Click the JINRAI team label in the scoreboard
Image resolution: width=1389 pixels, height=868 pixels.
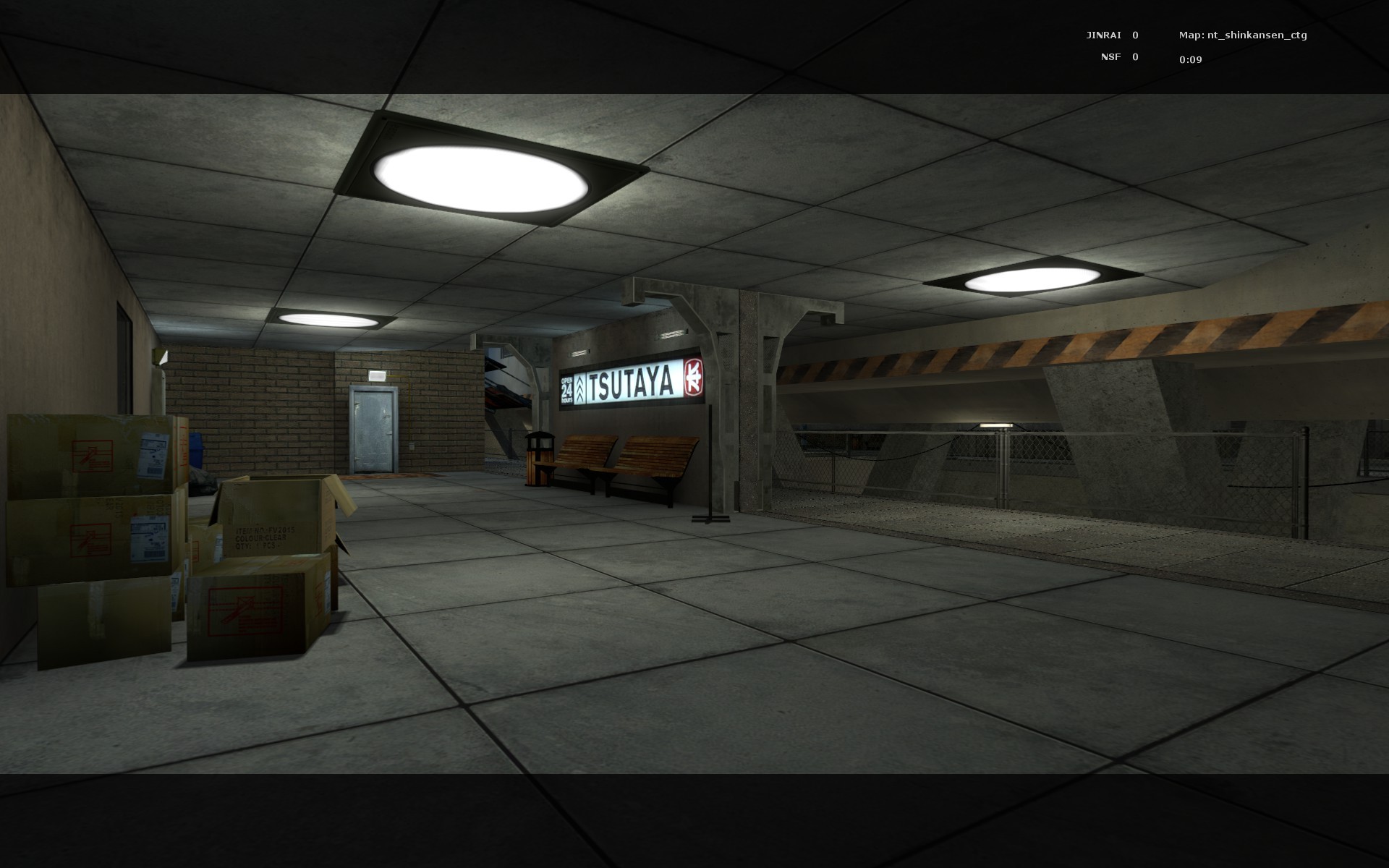[1103, 33]
